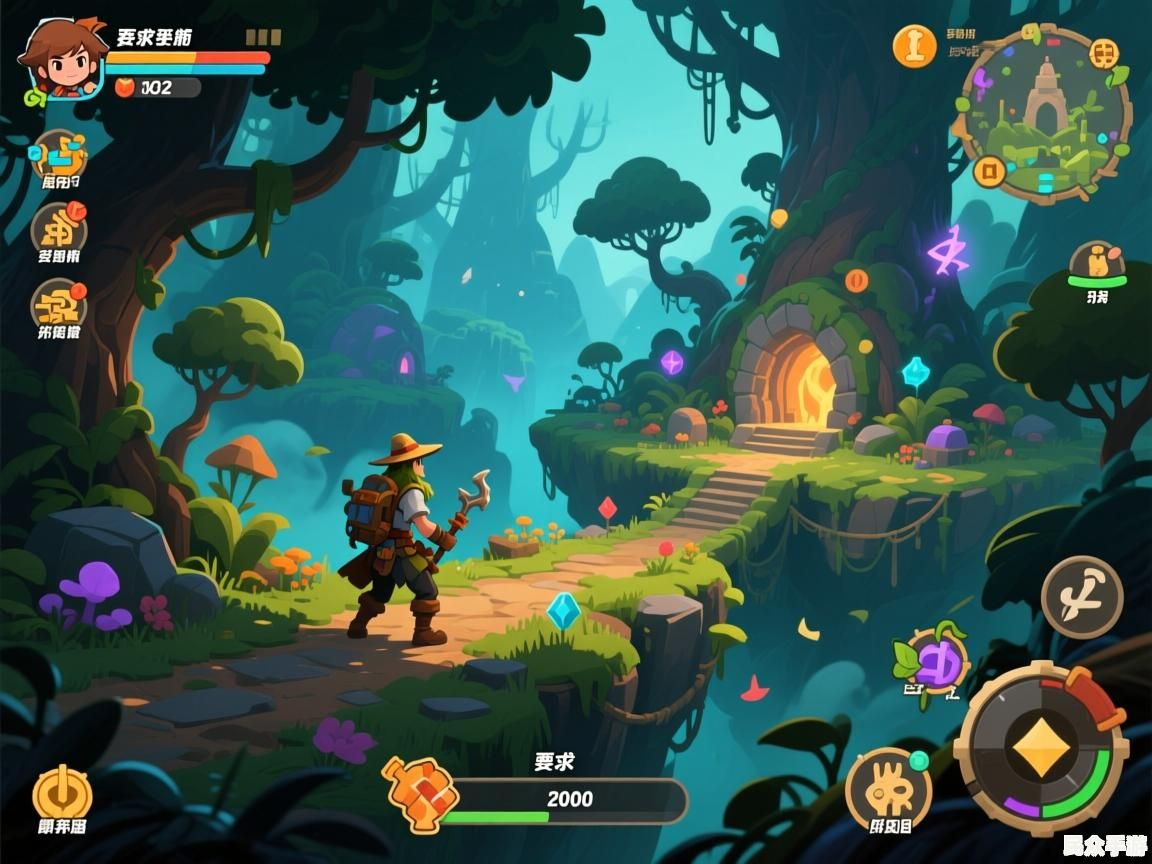The image size is (1152, 864).
Task: Open the golden totem icon with teal badge
Action: click(887, 790)
